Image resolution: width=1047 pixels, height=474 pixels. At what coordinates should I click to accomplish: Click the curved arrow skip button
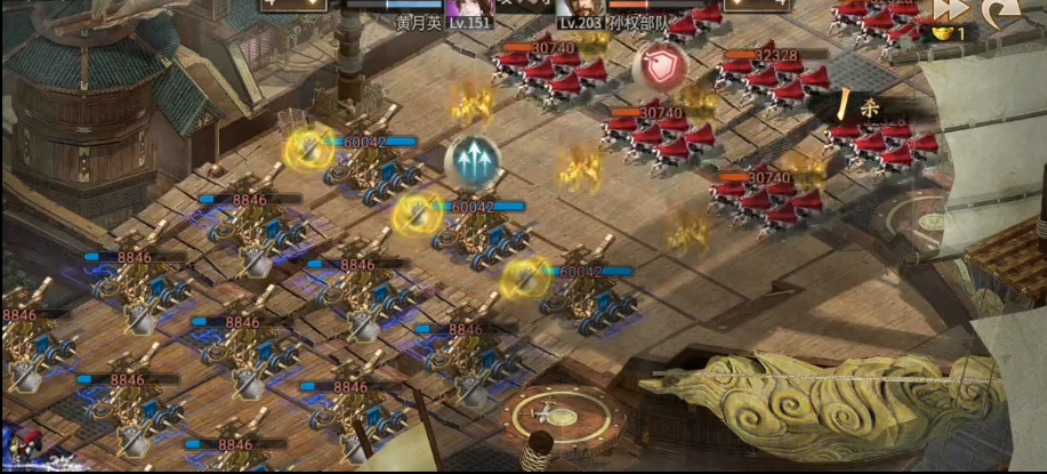tap(1000, 10)
